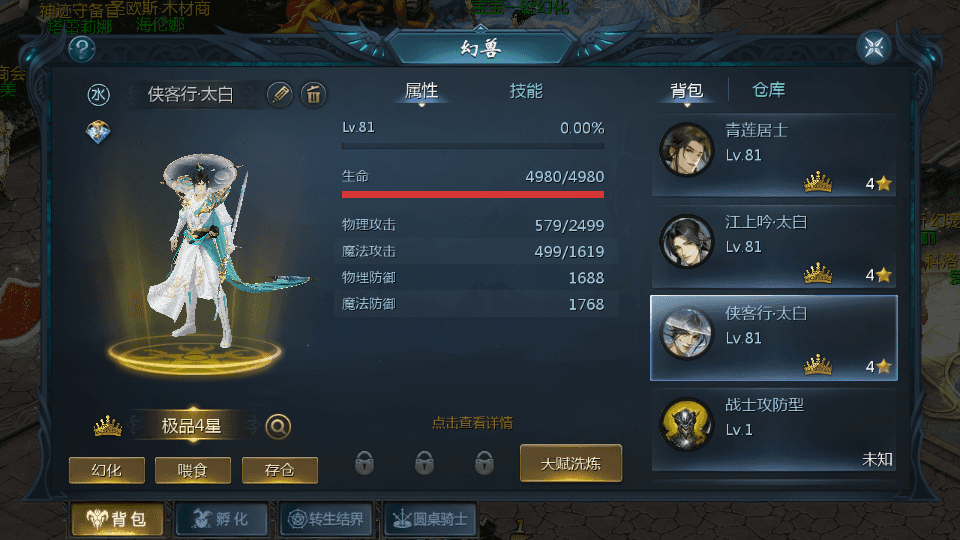Open the 背包 list tab at top right
The image size is (960, 540).
(x=686, y=91)
